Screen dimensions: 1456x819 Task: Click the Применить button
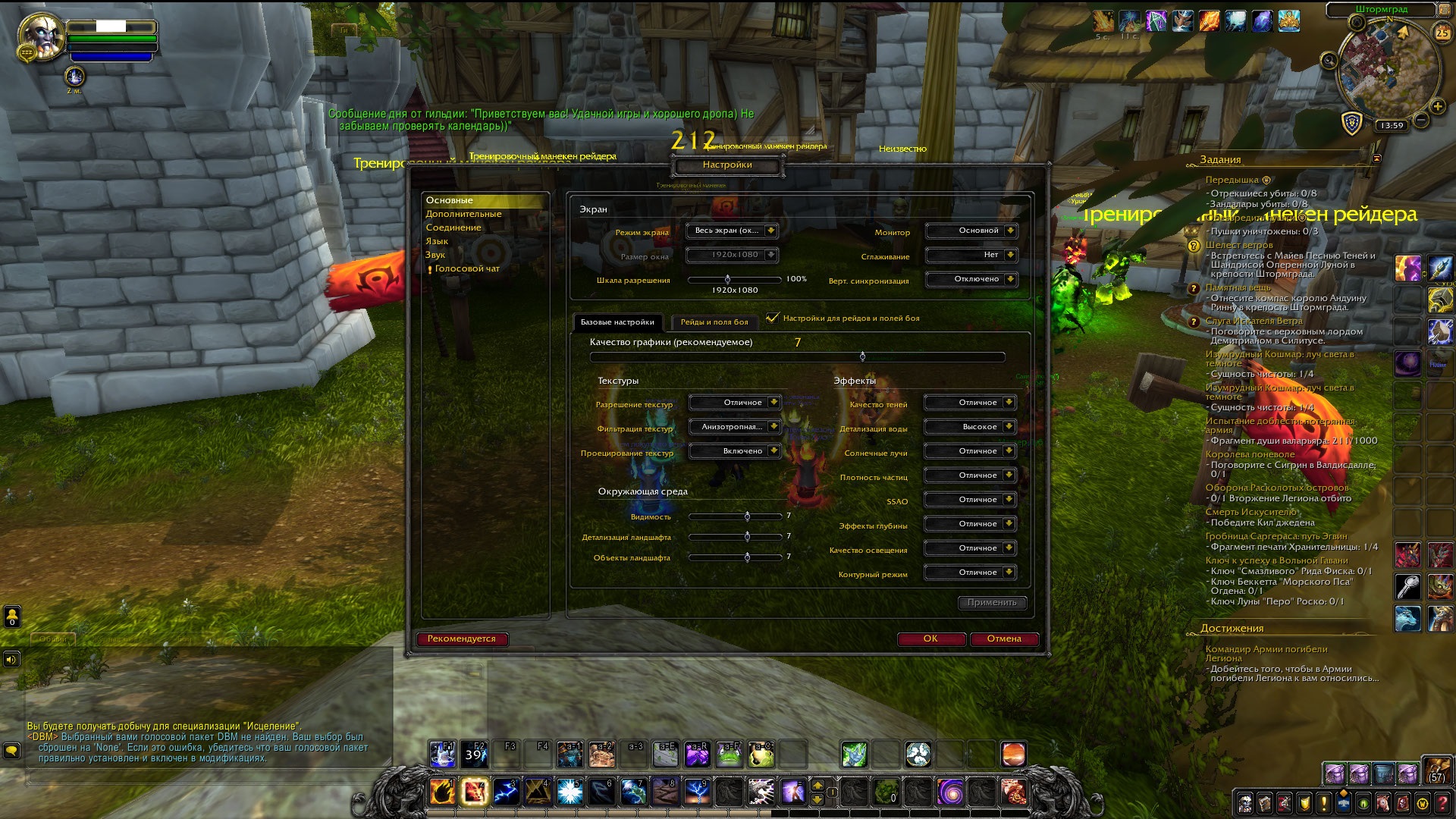tap(992, 602)
